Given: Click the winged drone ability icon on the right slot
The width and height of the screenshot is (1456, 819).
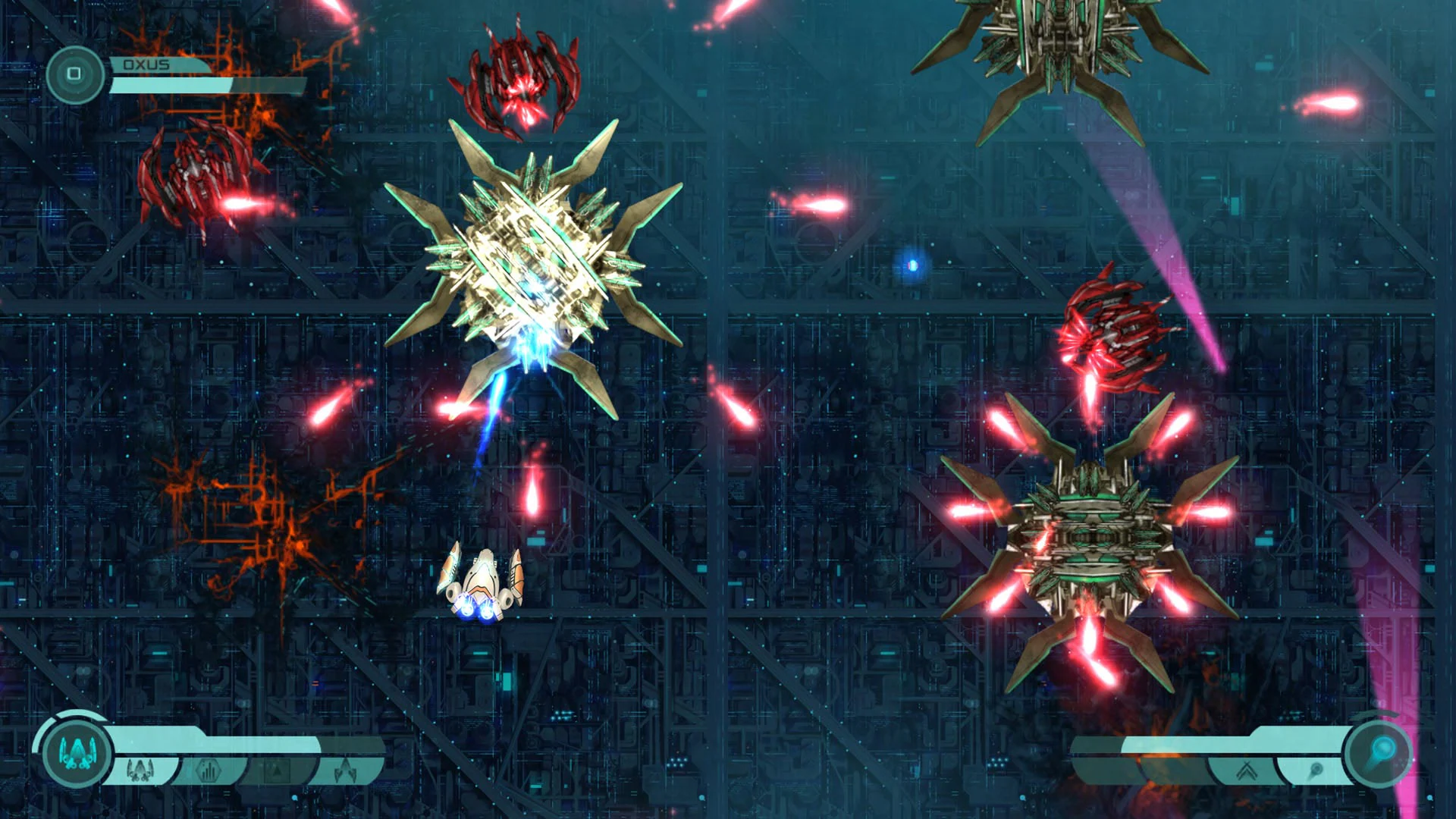Looking at the screenshot, I should tap(344, 768).
